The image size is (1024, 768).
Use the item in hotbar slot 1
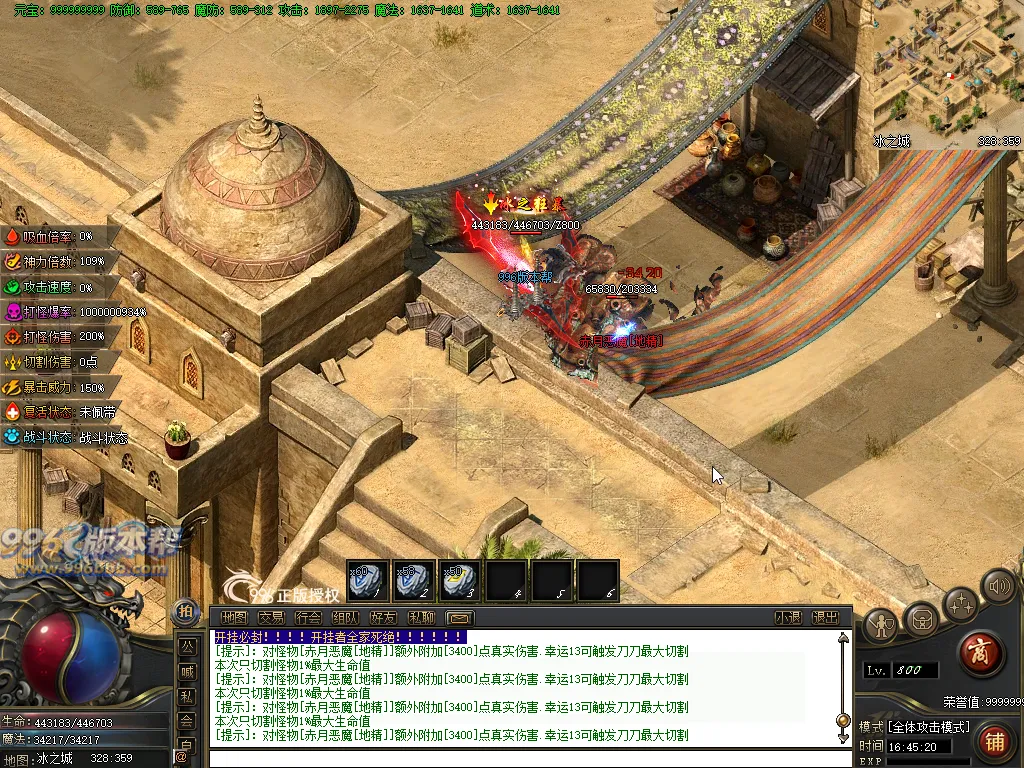coord(367,580)
